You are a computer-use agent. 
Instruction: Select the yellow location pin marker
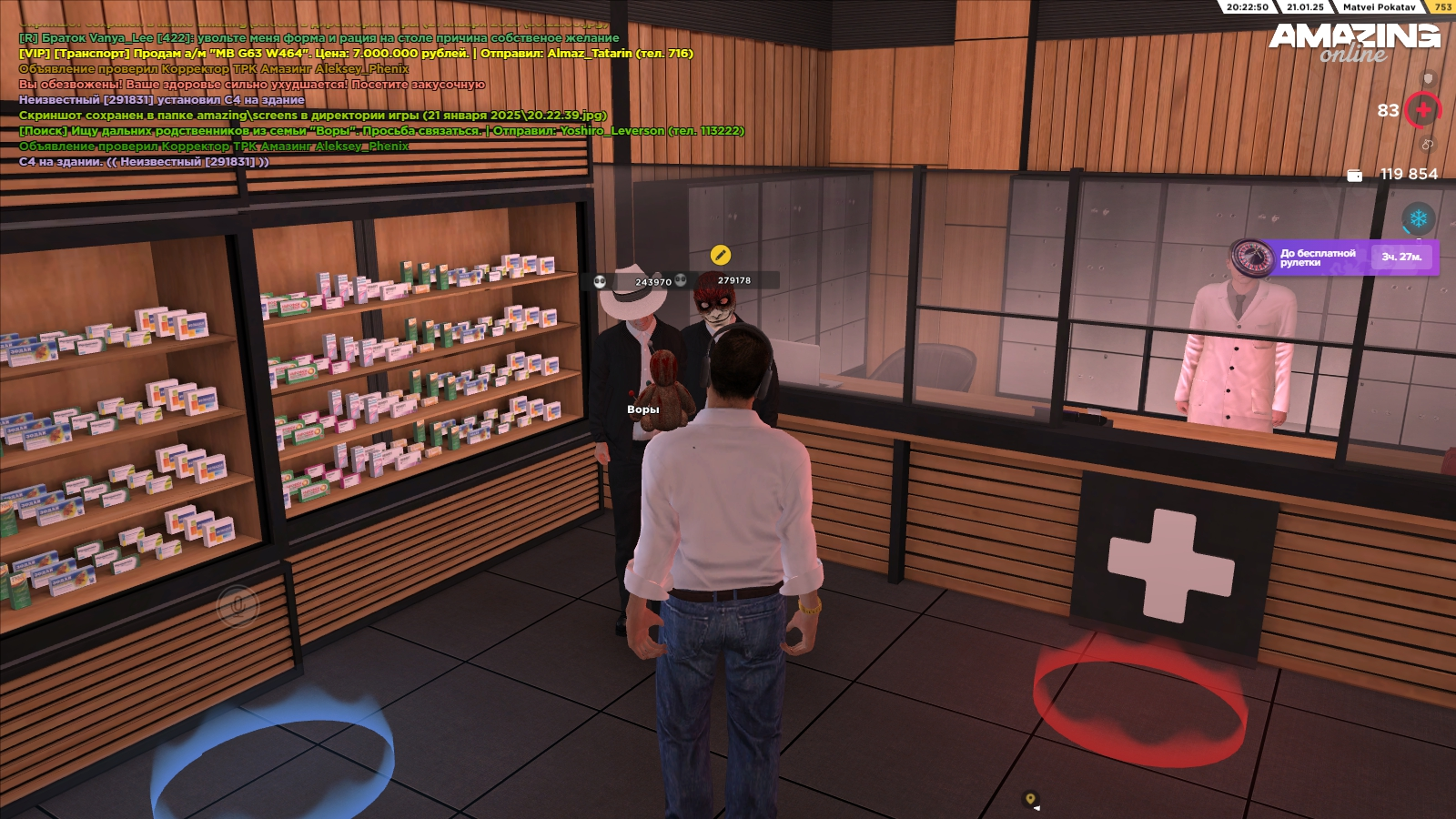point(1030,799)
